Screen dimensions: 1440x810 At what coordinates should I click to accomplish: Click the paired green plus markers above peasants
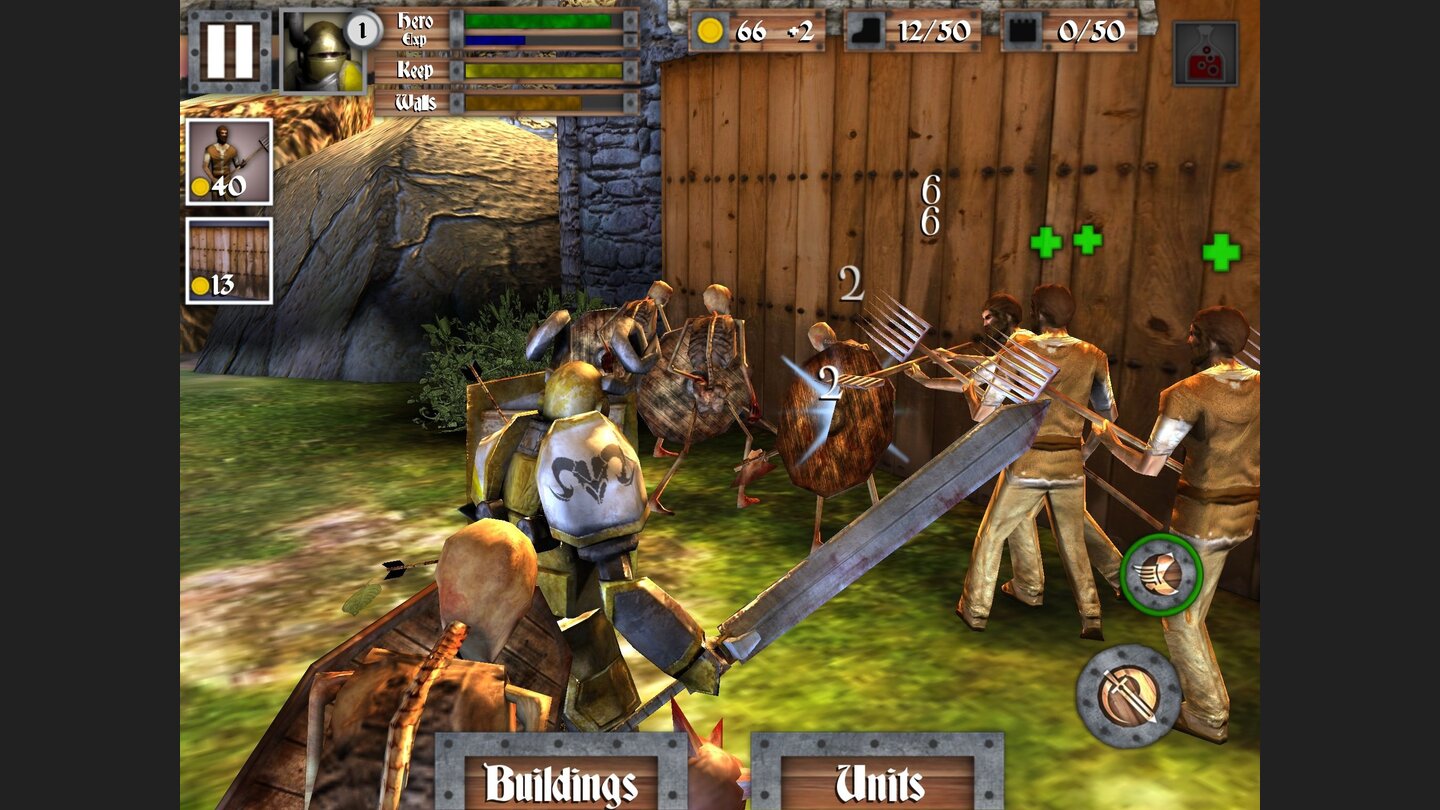(1065, 241)
